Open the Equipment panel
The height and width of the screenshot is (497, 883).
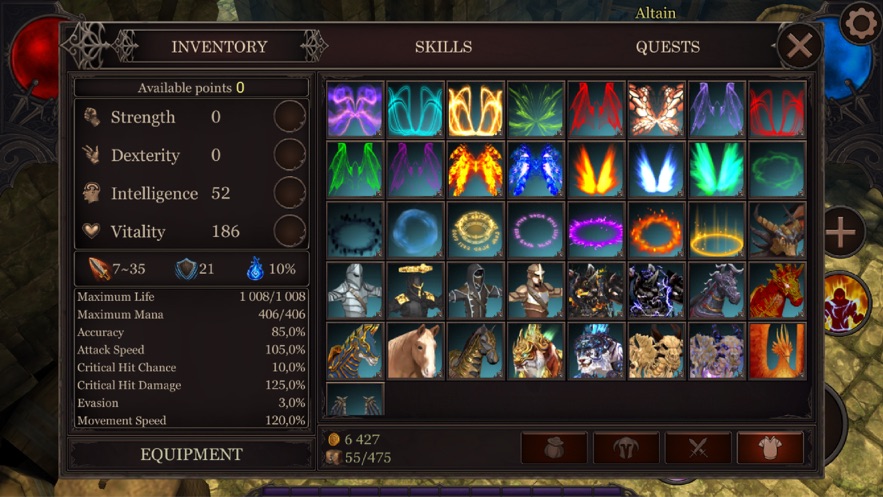(x=191, y=454)
